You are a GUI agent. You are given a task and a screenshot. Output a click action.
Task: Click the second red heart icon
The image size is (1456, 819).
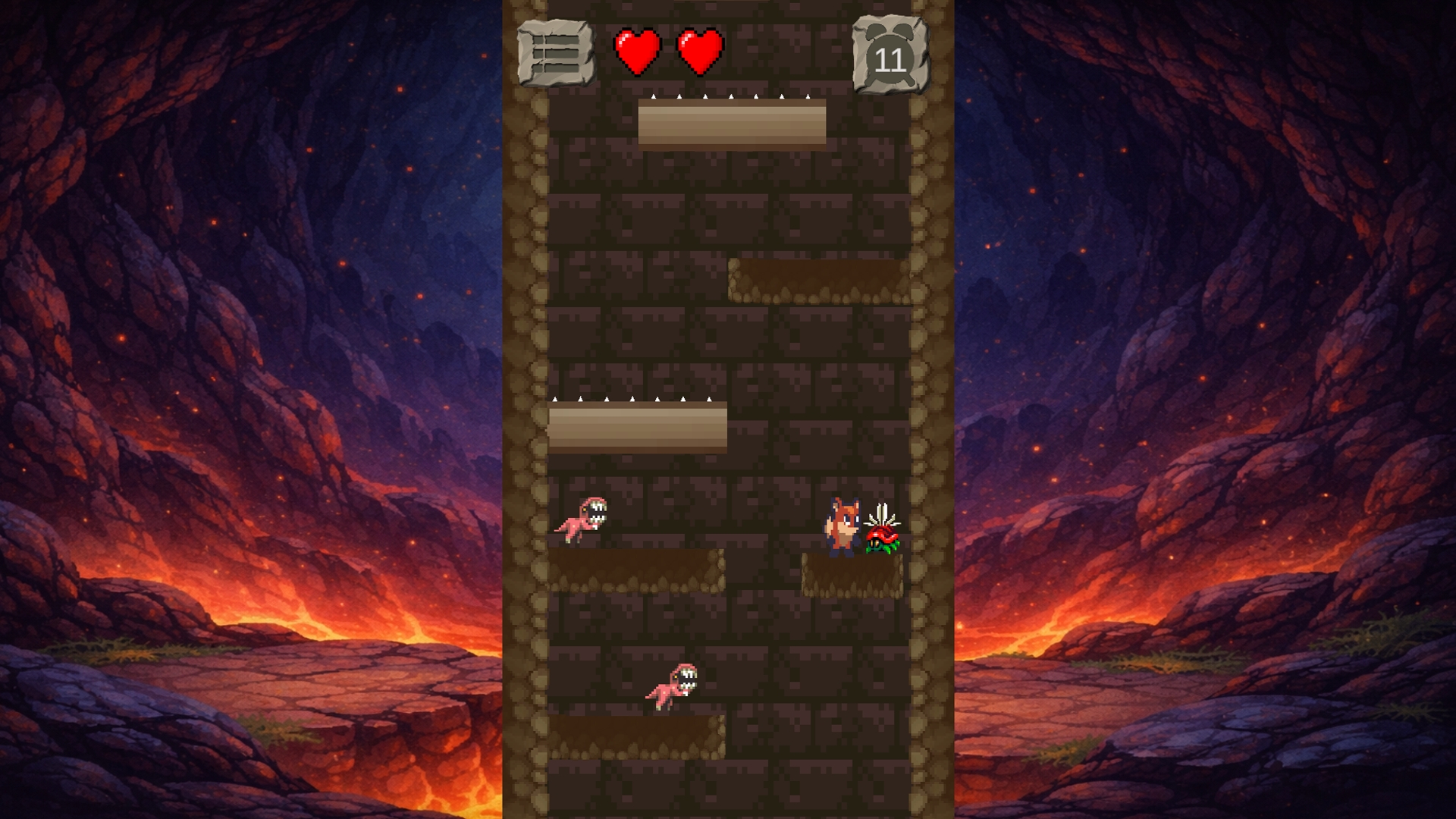pyautogui.click(x=698, y=50)
